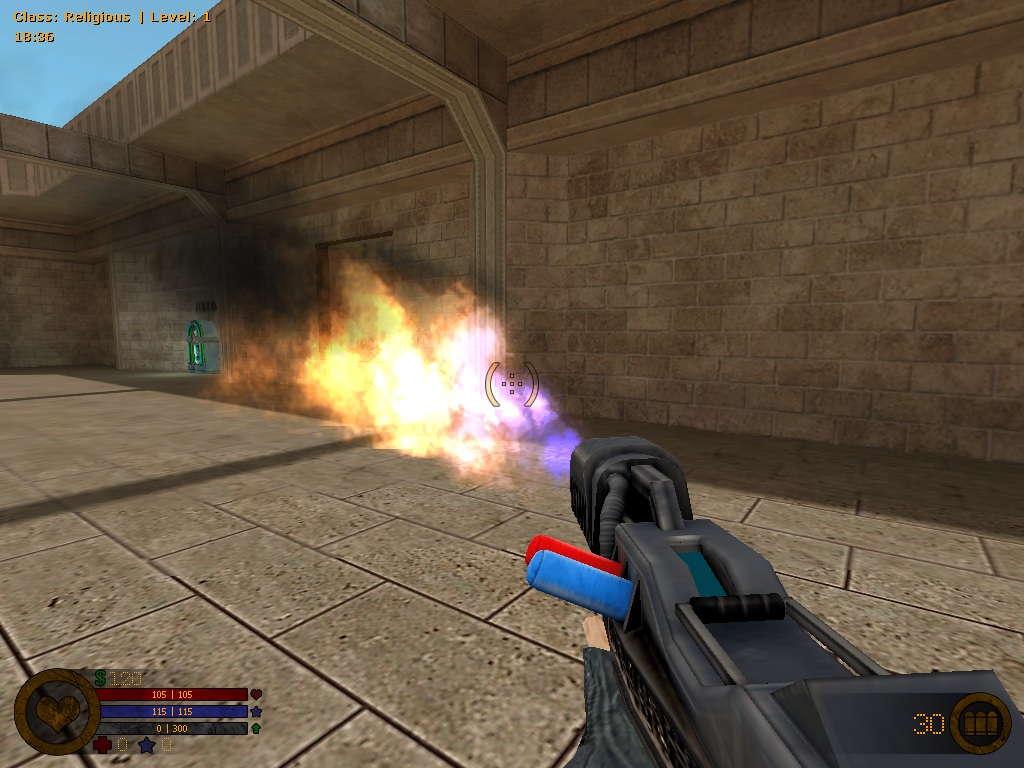This screenshot has height=768, width=1024.
Task: Click the green up-arrow experience icon
Action: [256, 729]
